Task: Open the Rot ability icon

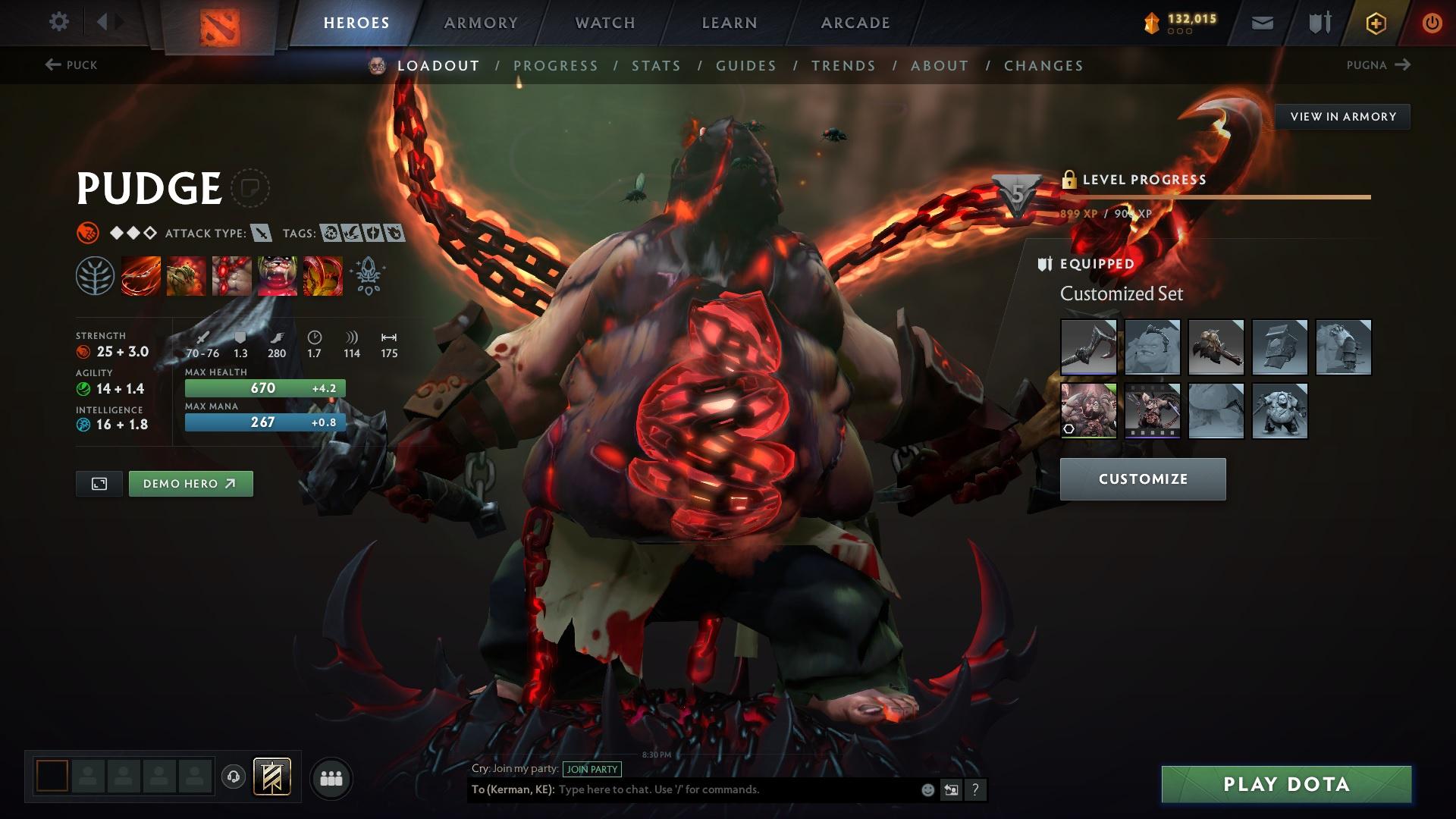Action: (186, 275)
